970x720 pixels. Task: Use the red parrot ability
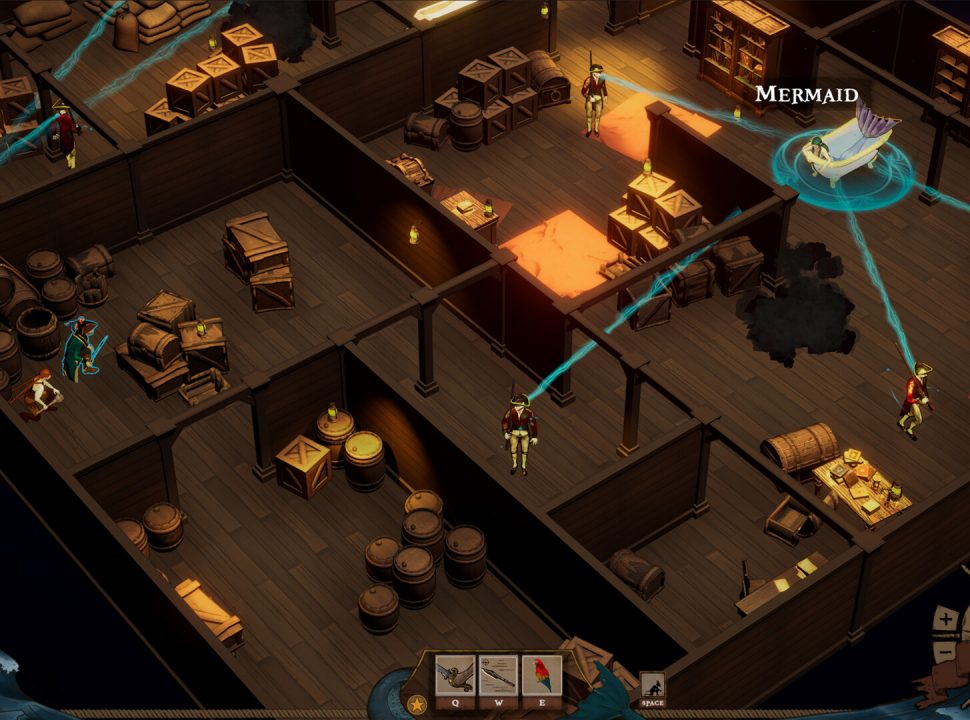coord(541,676)
